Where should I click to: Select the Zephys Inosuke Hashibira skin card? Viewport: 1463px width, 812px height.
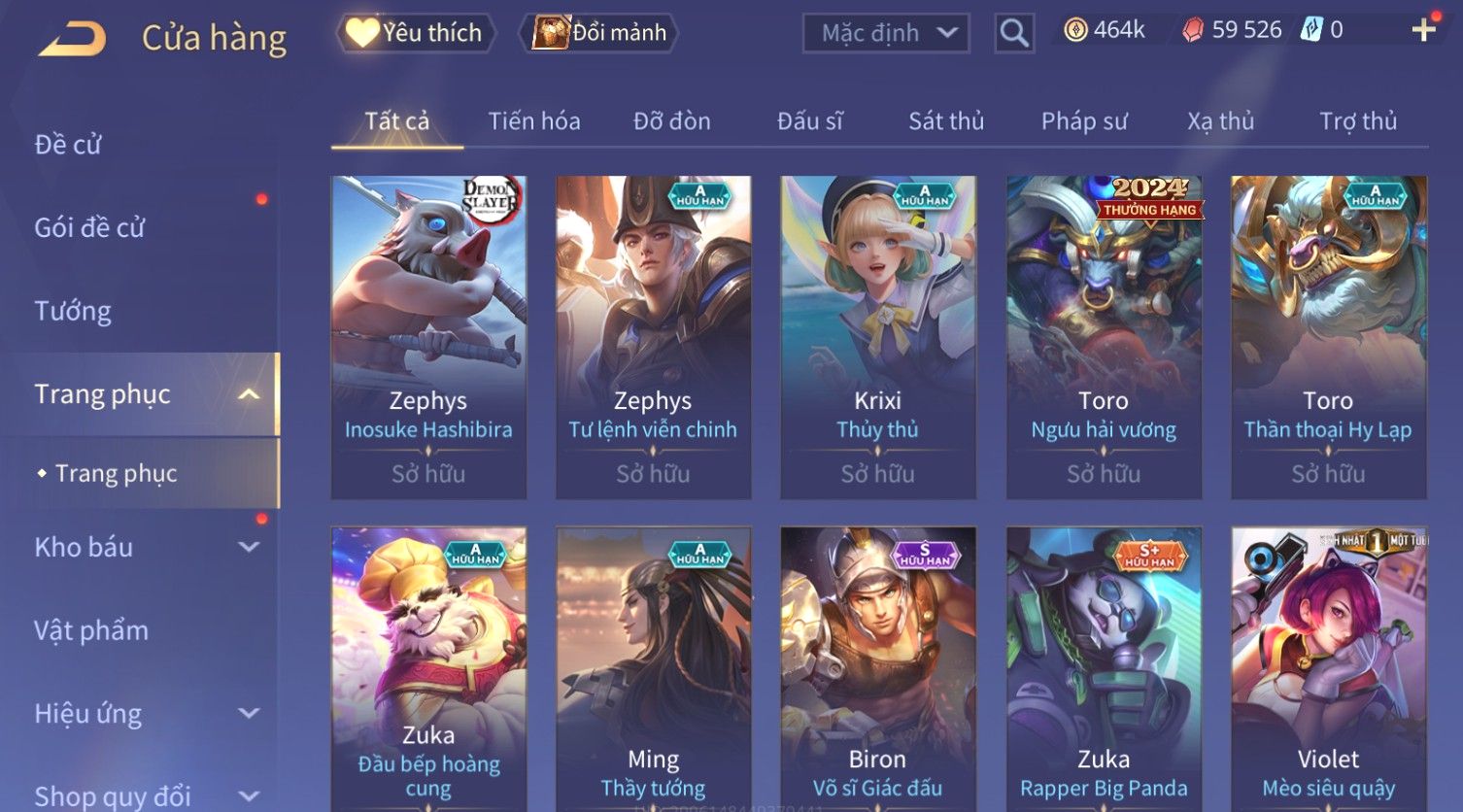tap(428, 336)
